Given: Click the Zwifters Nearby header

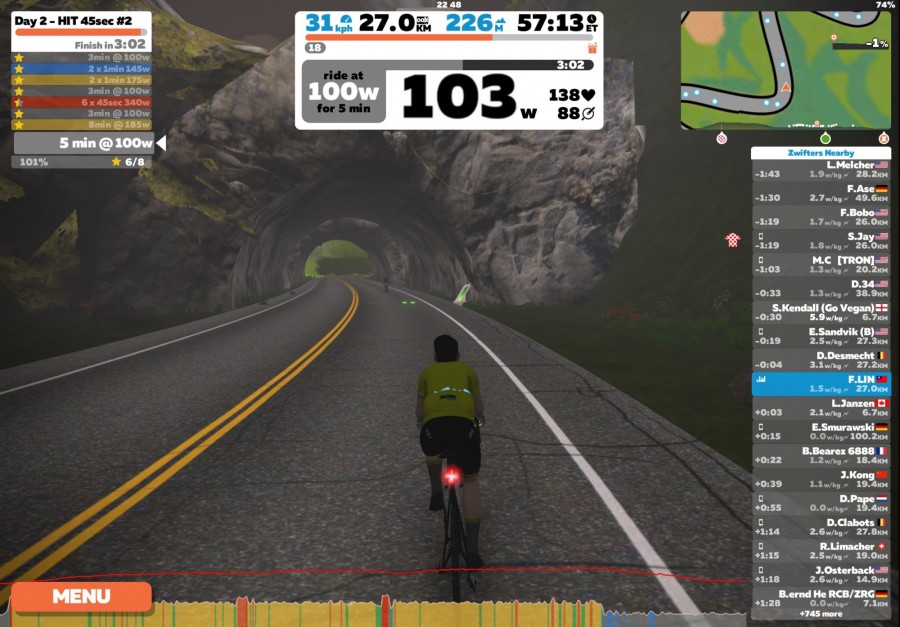Looking at the screenshot, I should (x=821, y=153).
